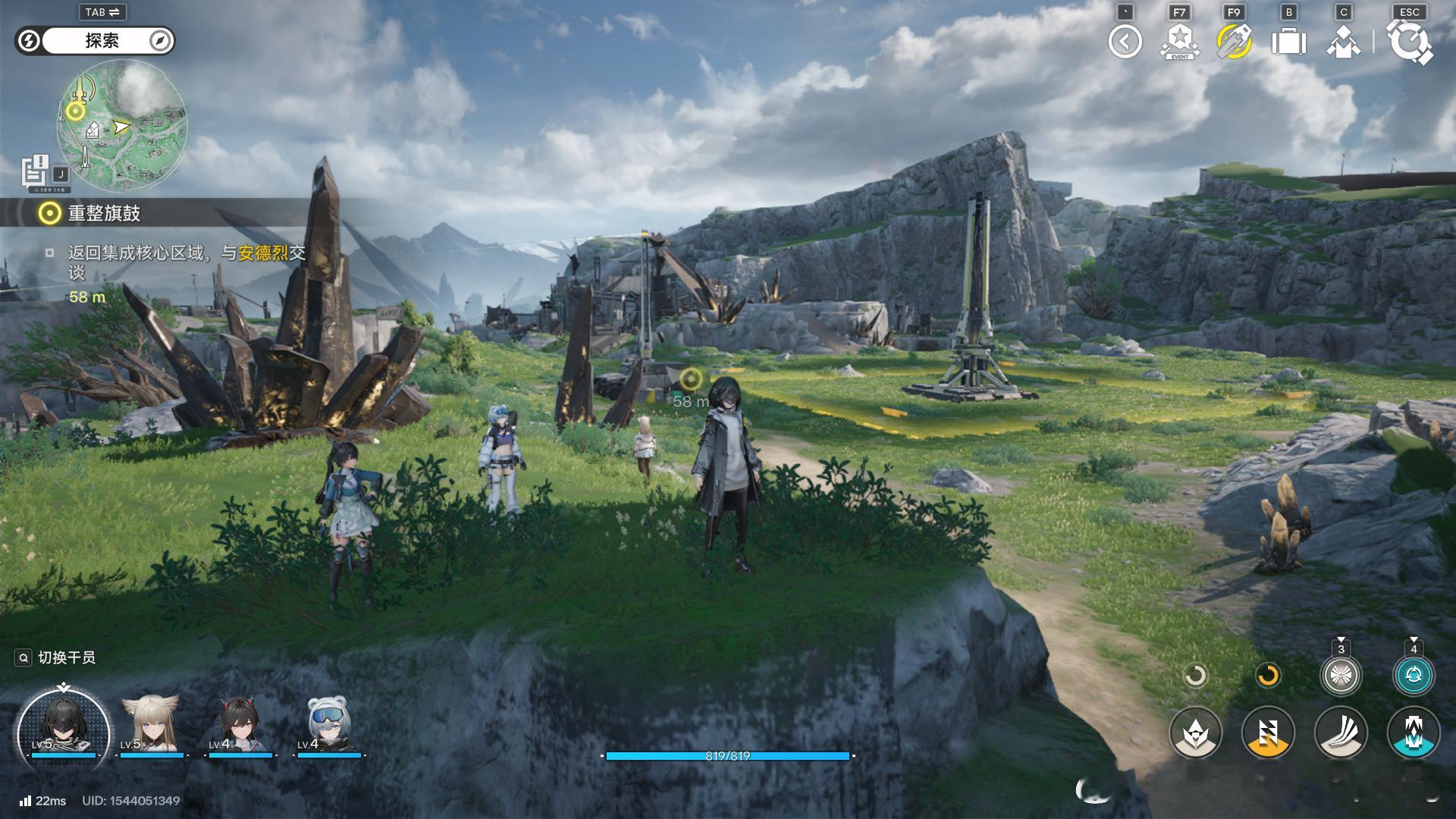Image resolution: width=1456 pixels, height=819 pixels.
Task: Activate the teal crystal skill icon
Action: click(x=1414, y=733)
